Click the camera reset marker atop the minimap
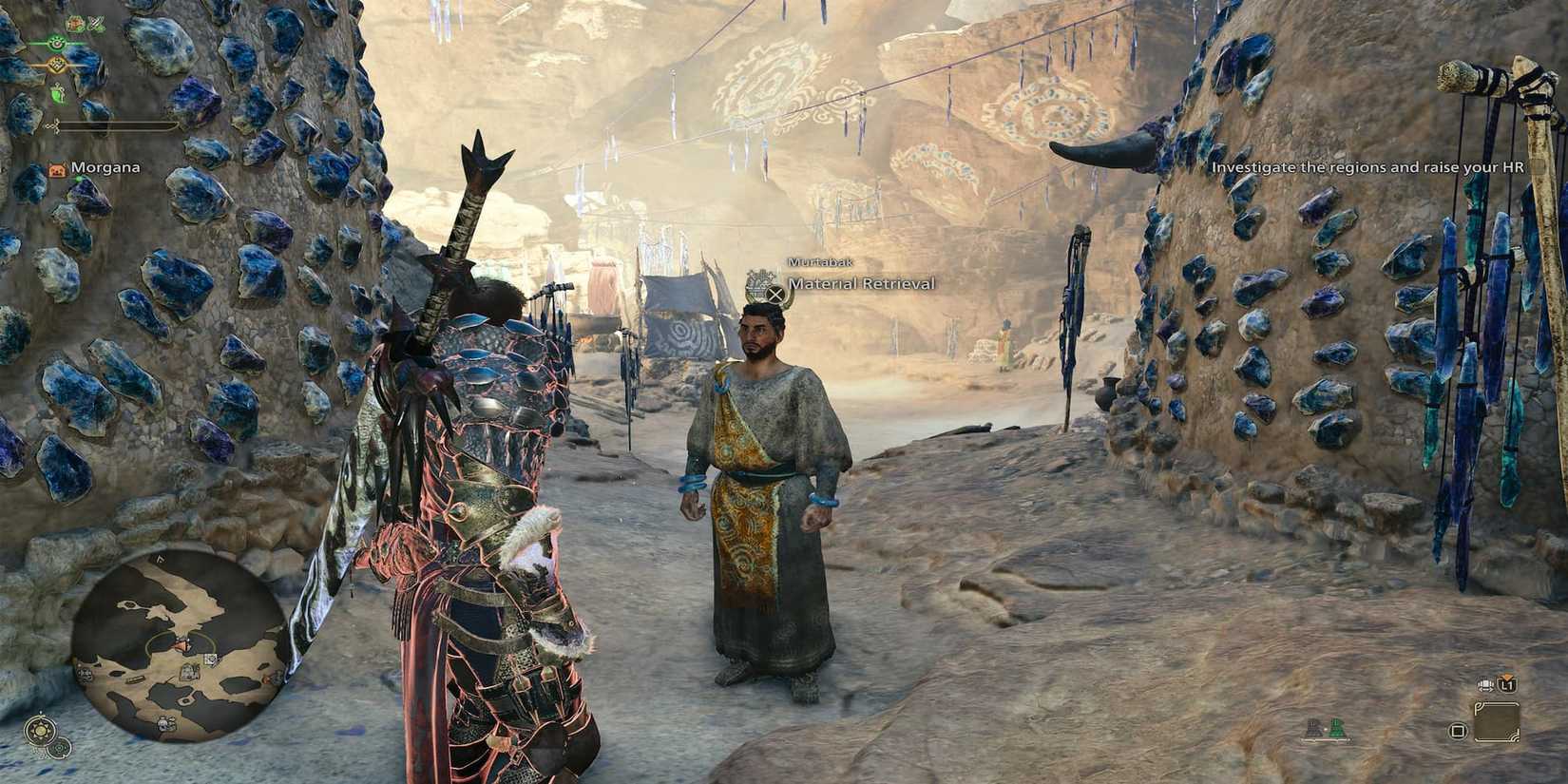The width and height of the screenshot is (1568, 784). point(161,559)
